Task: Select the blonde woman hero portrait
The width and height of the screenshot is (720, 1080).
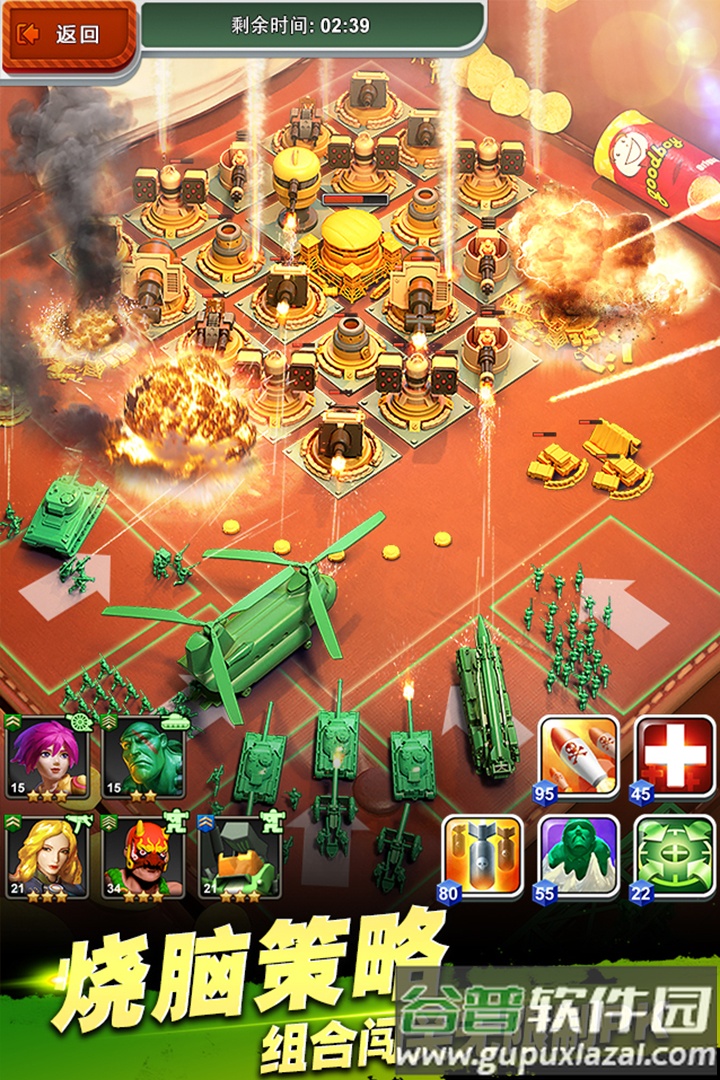Action: tap(47, 856)
